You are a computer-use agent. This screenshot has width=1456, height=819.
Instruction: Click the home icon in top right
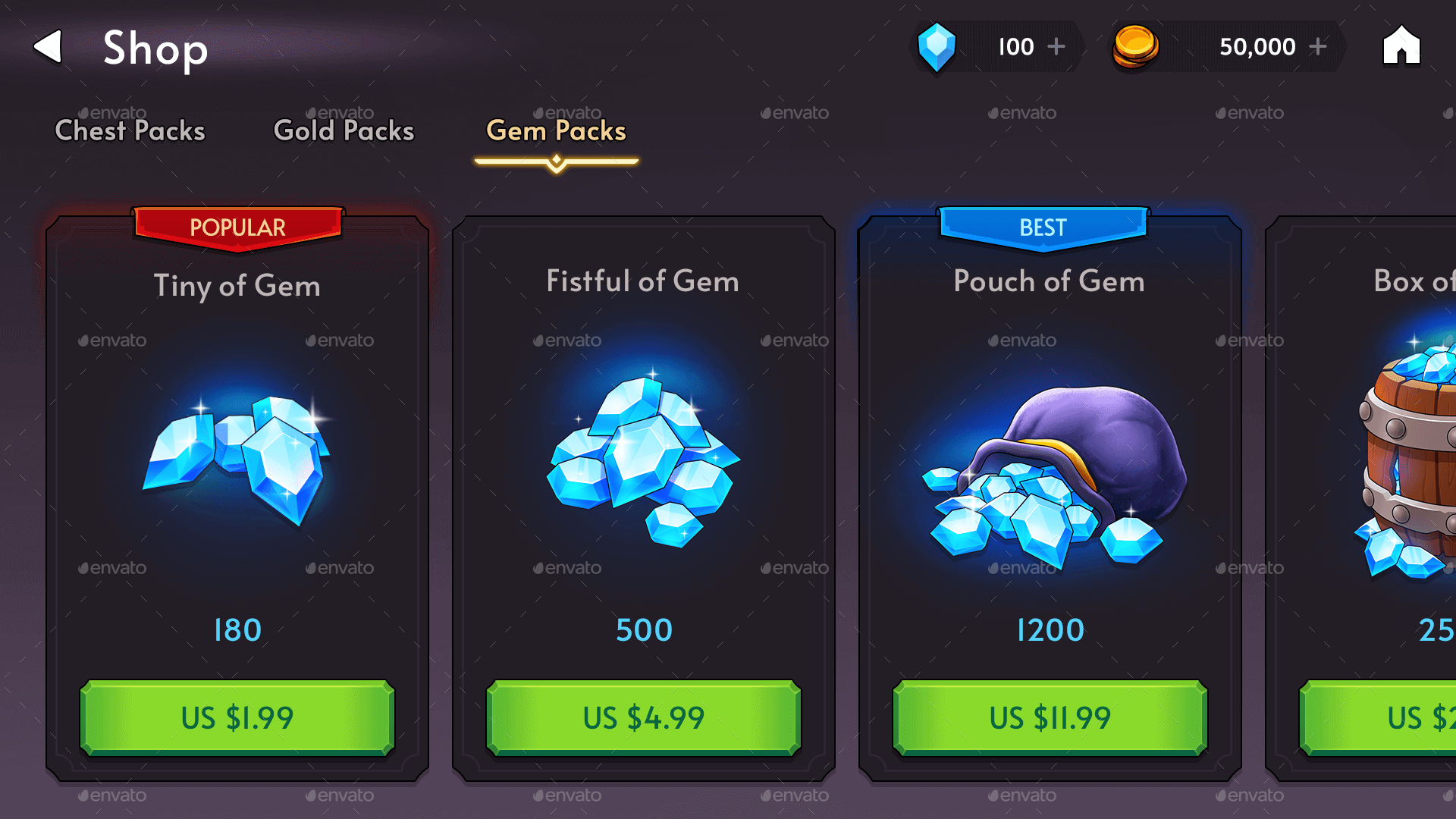pyautogui.click(x=1401, y=47)
